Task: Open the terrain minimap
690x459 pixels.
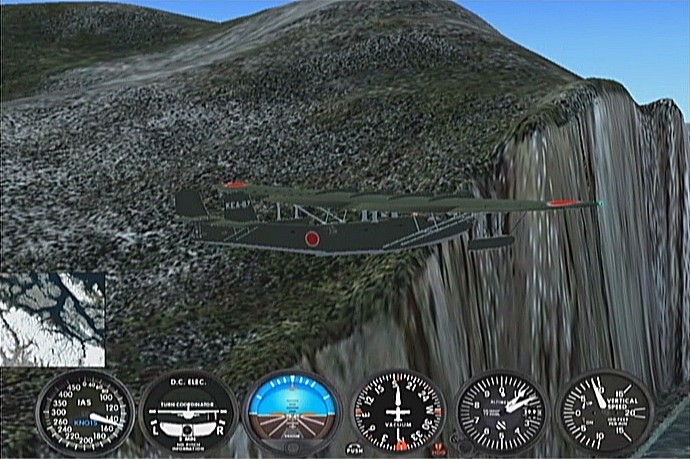Action: (x=52, y=319)
